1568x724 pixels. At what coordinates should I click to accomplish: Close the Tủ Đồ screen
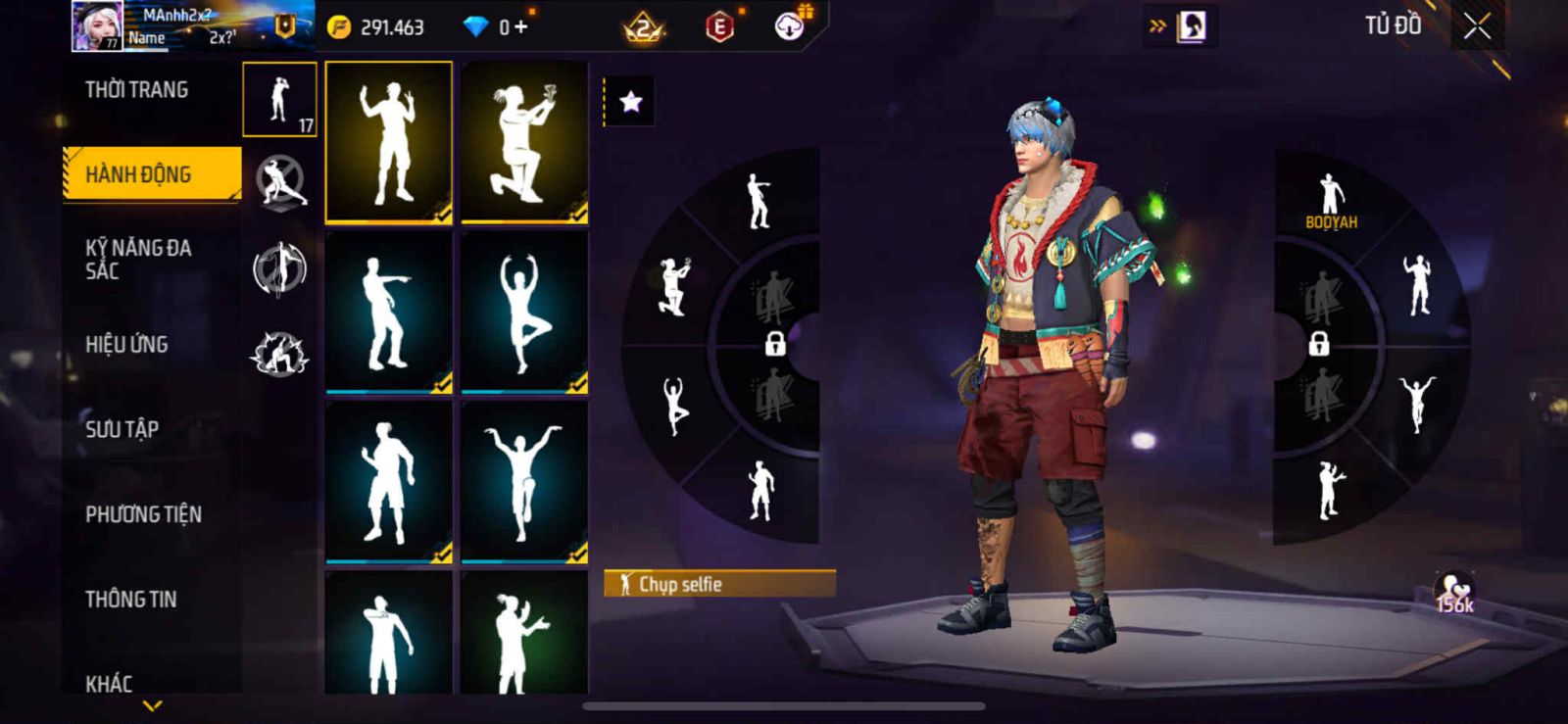(1477, 27)
